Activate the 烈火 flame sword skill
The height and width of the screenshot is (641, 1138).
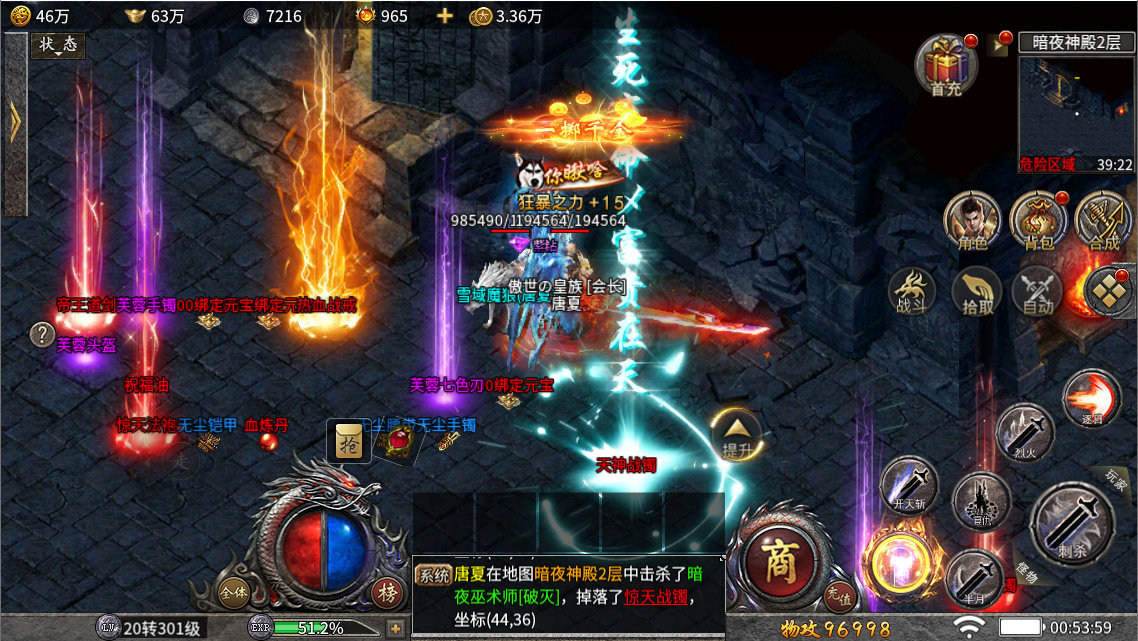(1026, 432)
